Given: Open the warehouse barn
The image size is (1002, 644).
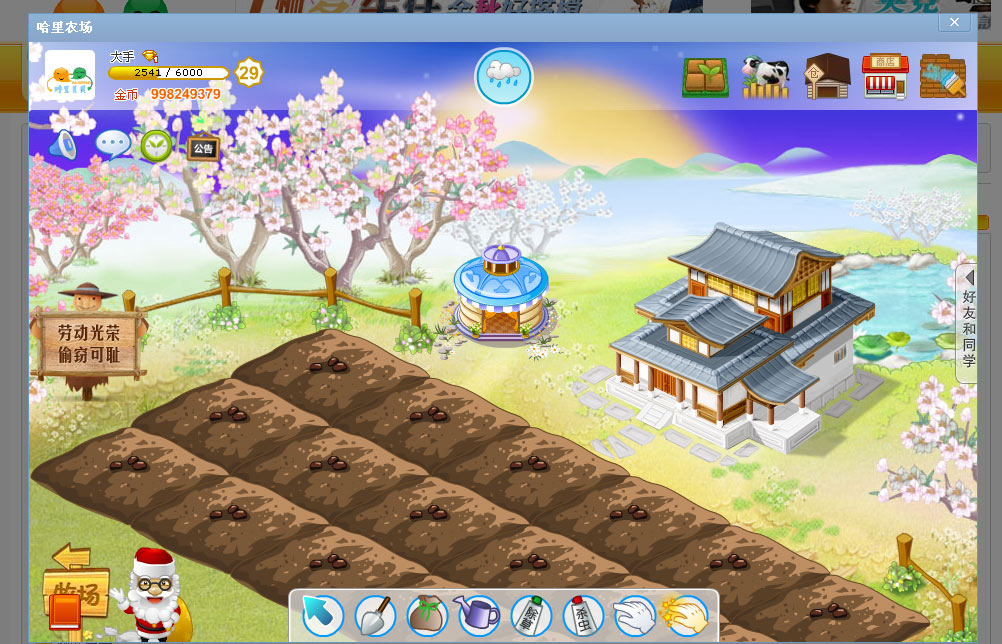Looking at the screenshot, I should 826,77.
